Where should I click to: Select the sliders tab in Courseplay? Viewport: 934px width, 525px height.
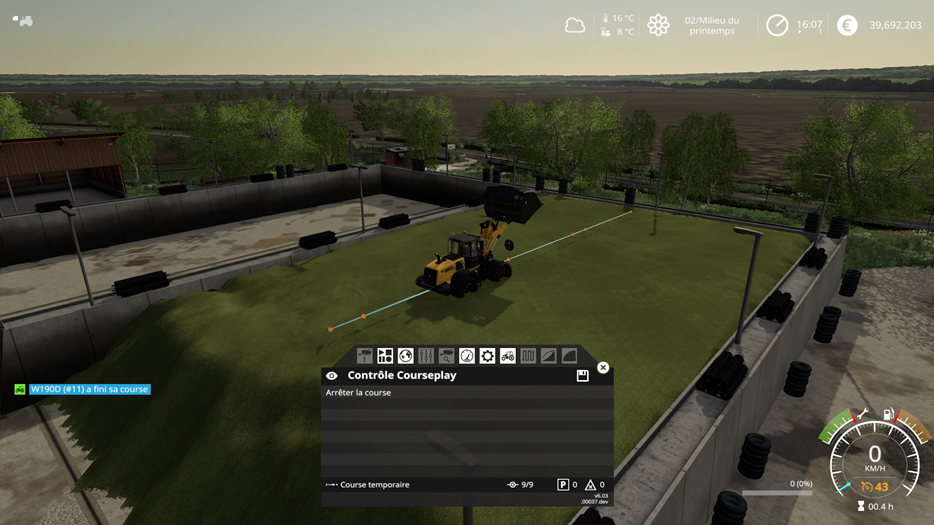tap(426, 356)
